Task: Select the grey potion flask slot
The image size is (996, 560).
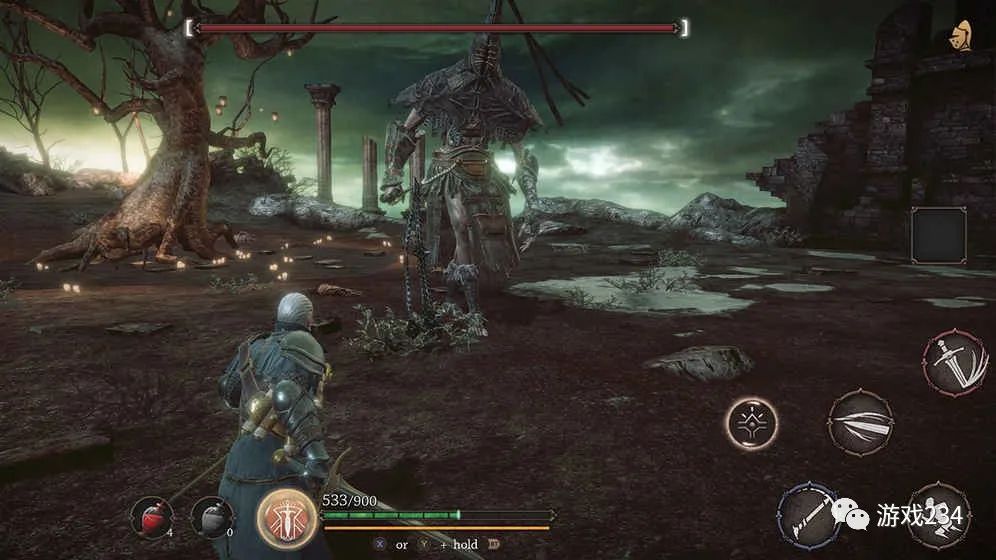Action: 210,517
